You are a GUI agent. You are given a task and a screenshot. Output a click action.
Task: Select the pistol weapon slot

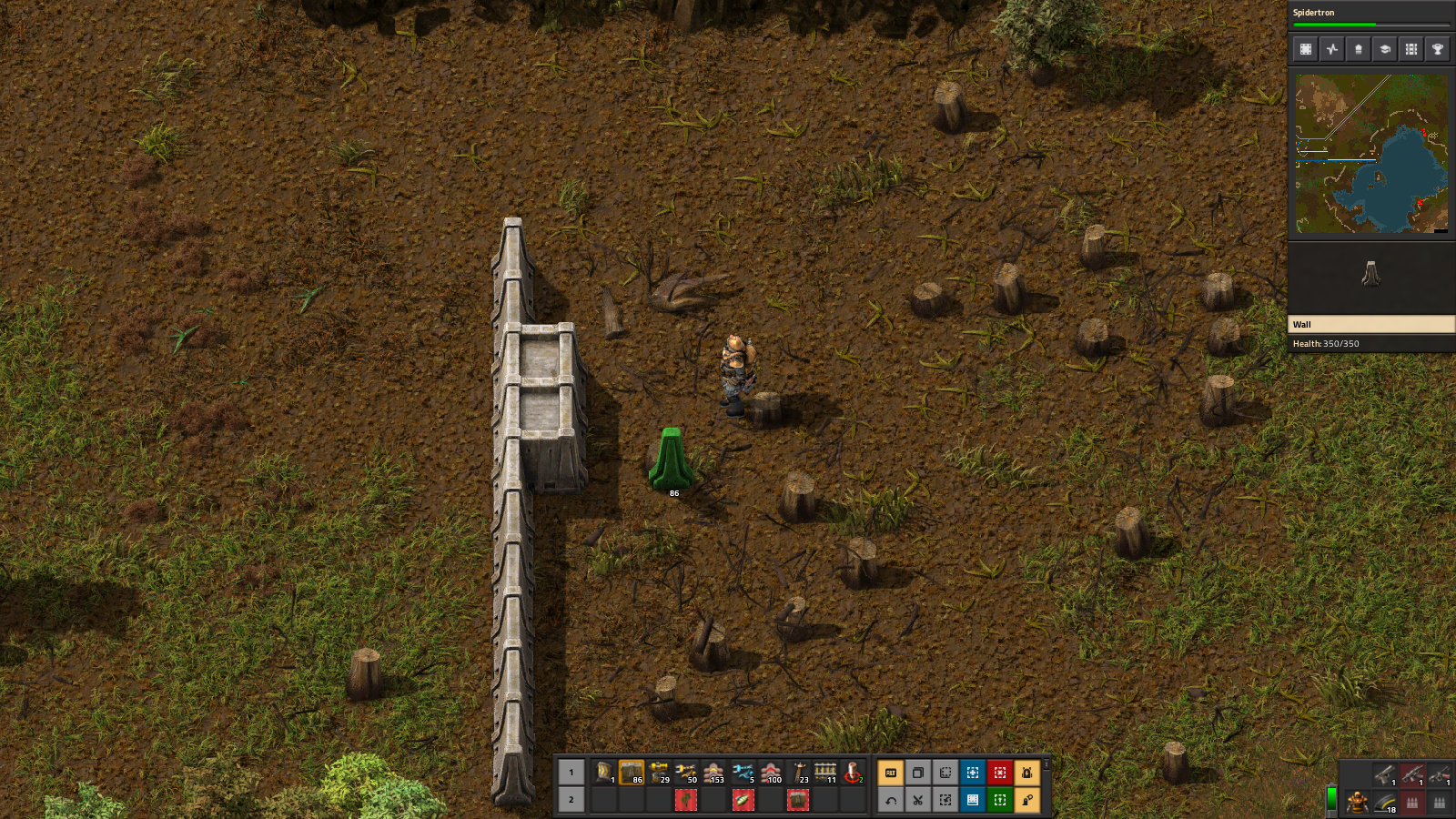[x=1384, y=775]
